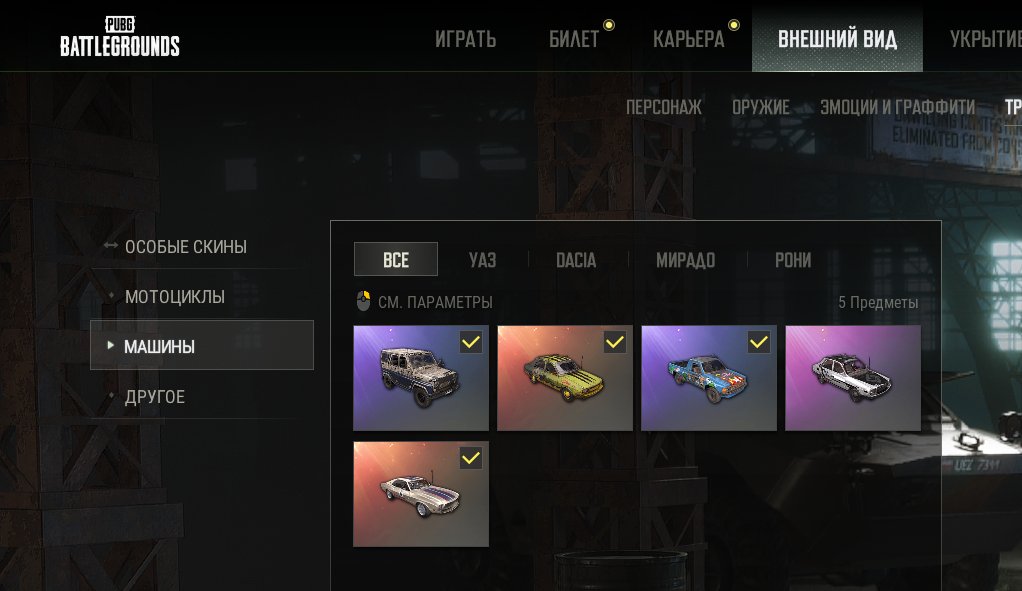This screenshot has width=1022, height=591.
Task: Open the ДРУГОЕ category
Action: pyautogui.click(x=155, y=397)
